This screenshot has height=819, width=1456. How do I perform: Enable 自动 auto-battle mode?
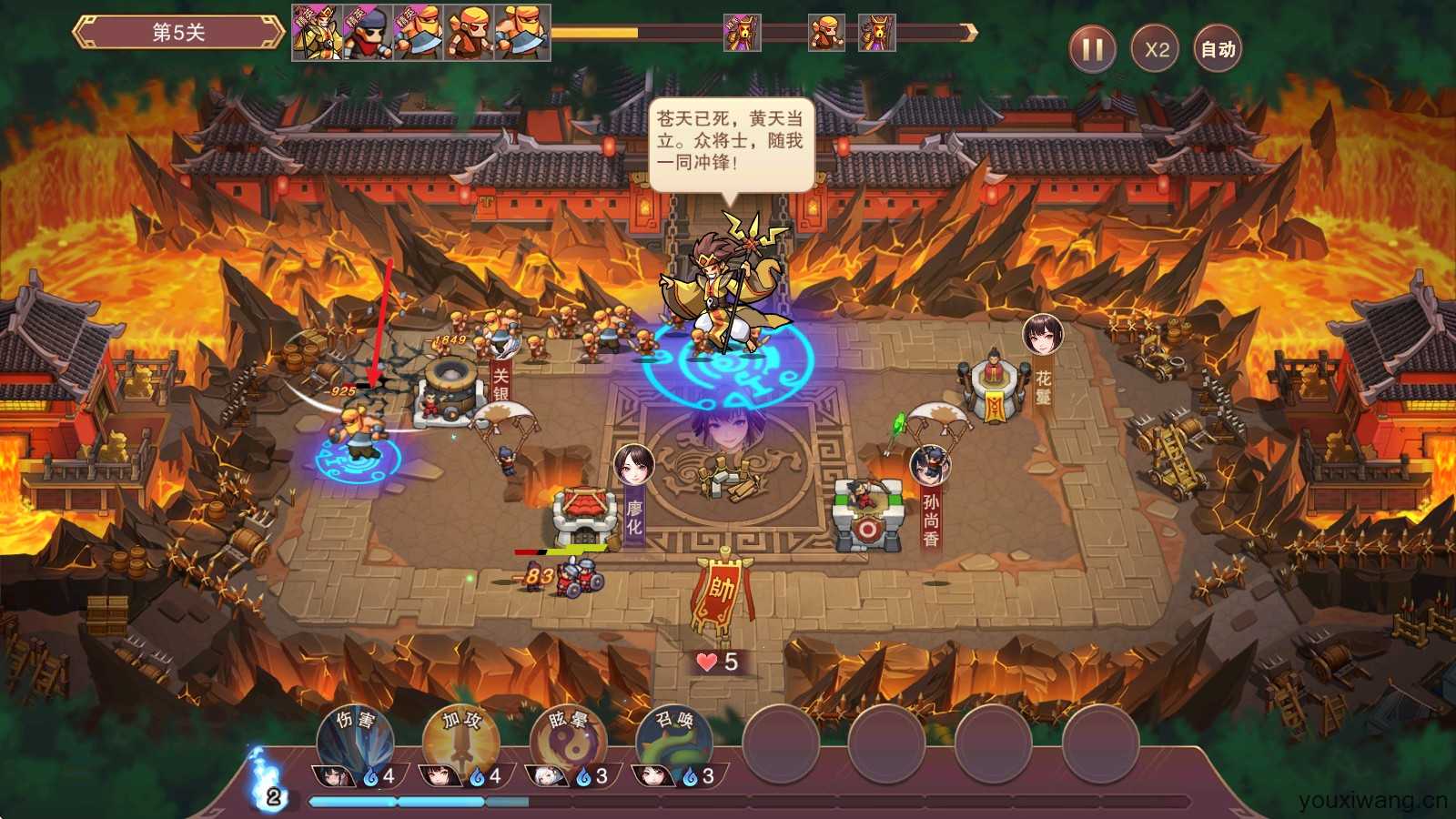1218,49
